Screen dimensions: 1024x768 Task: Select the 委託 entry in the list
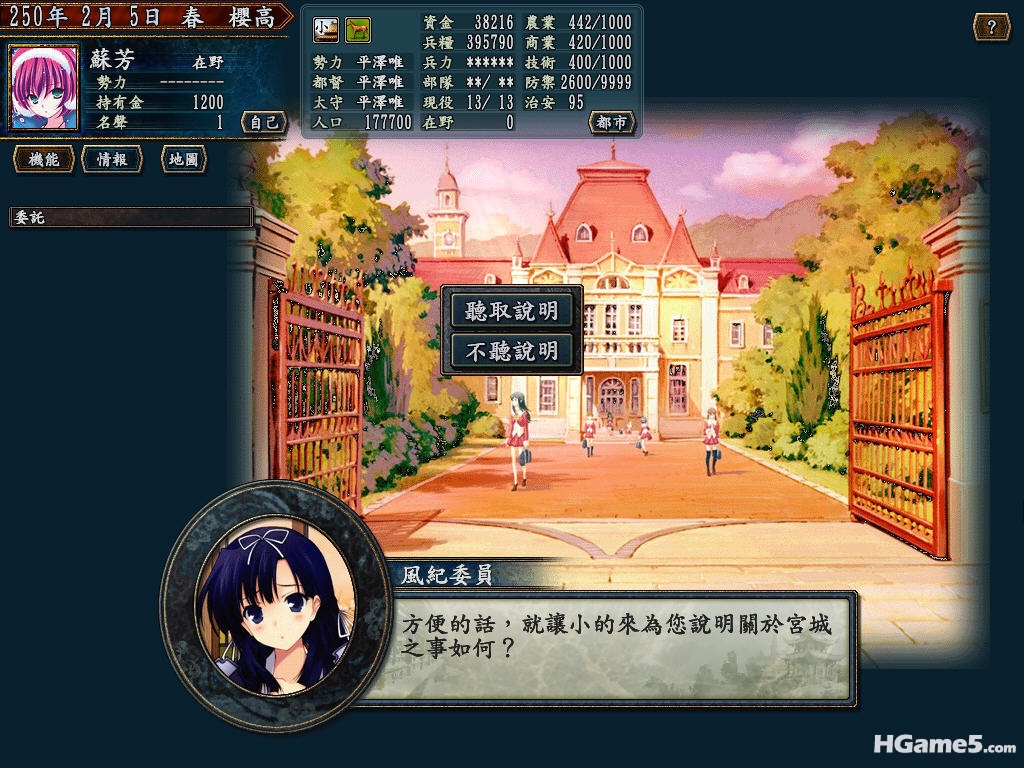tap(130, 217)
